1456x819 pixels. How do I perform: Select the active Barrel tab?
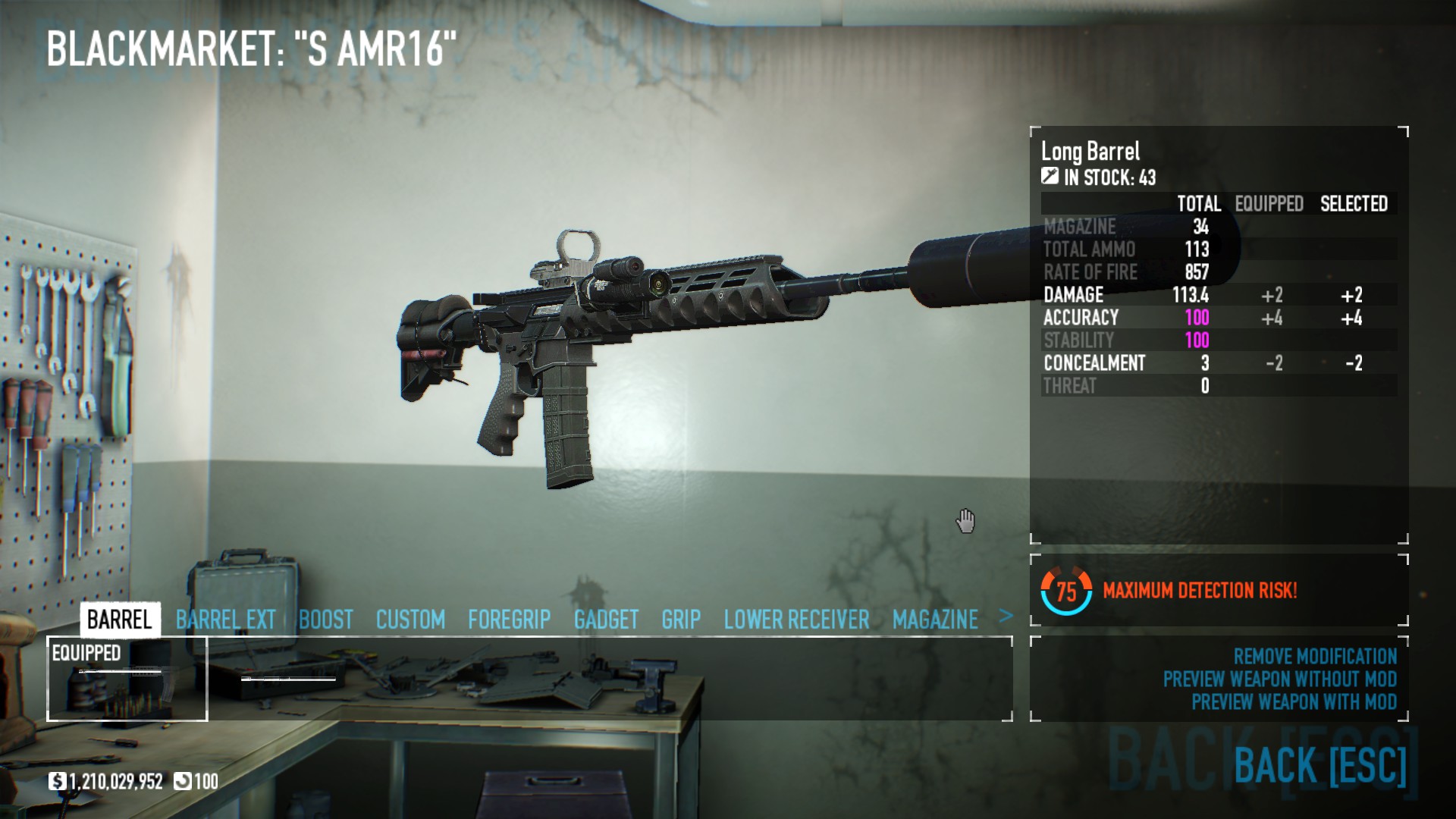[x=120, y=620]
